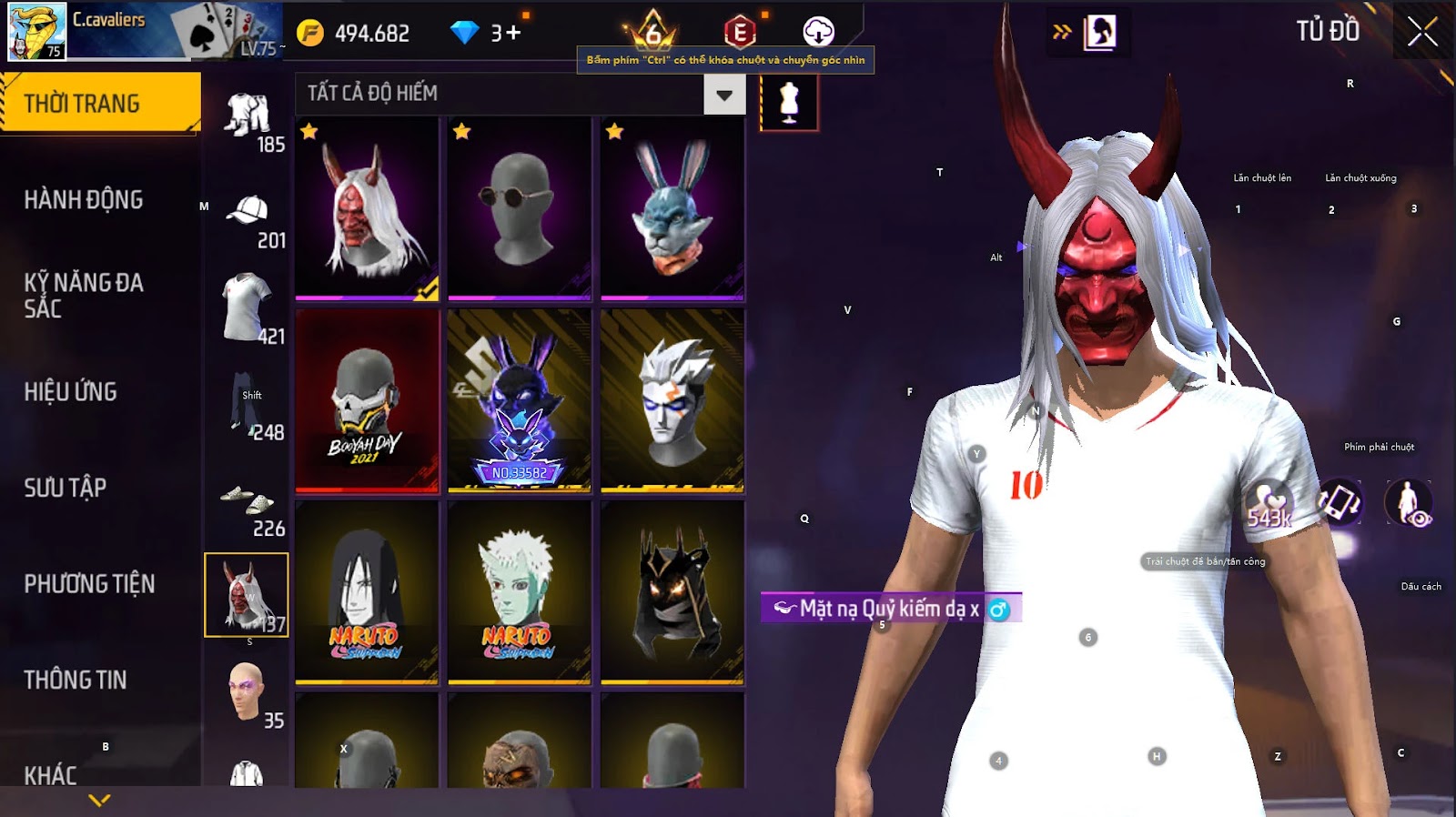Screen dimensions: 1456x817
Task: Open the shoes category with 226 items
Action: tap(248, 505)
